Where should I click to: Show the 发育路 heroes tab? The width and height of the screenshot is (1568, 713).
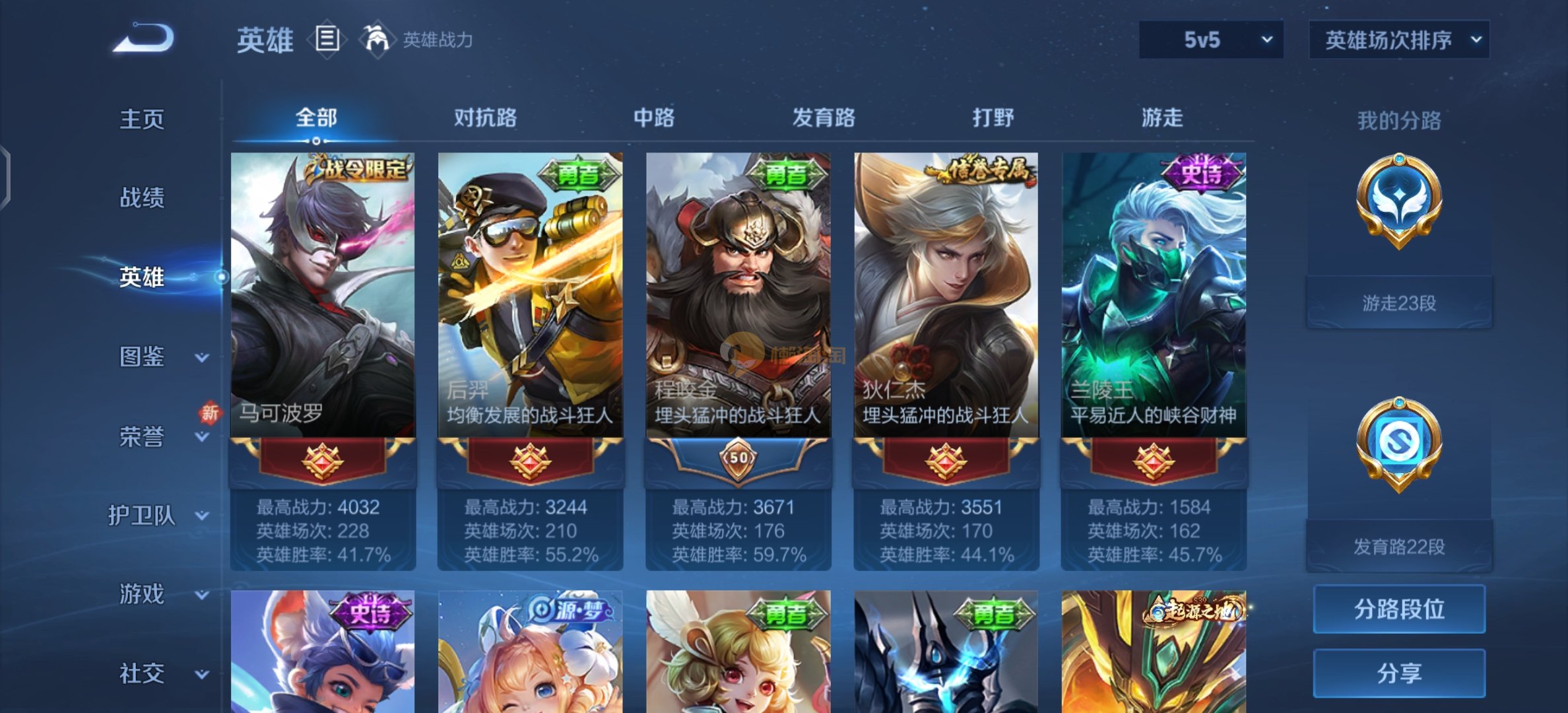823,118
